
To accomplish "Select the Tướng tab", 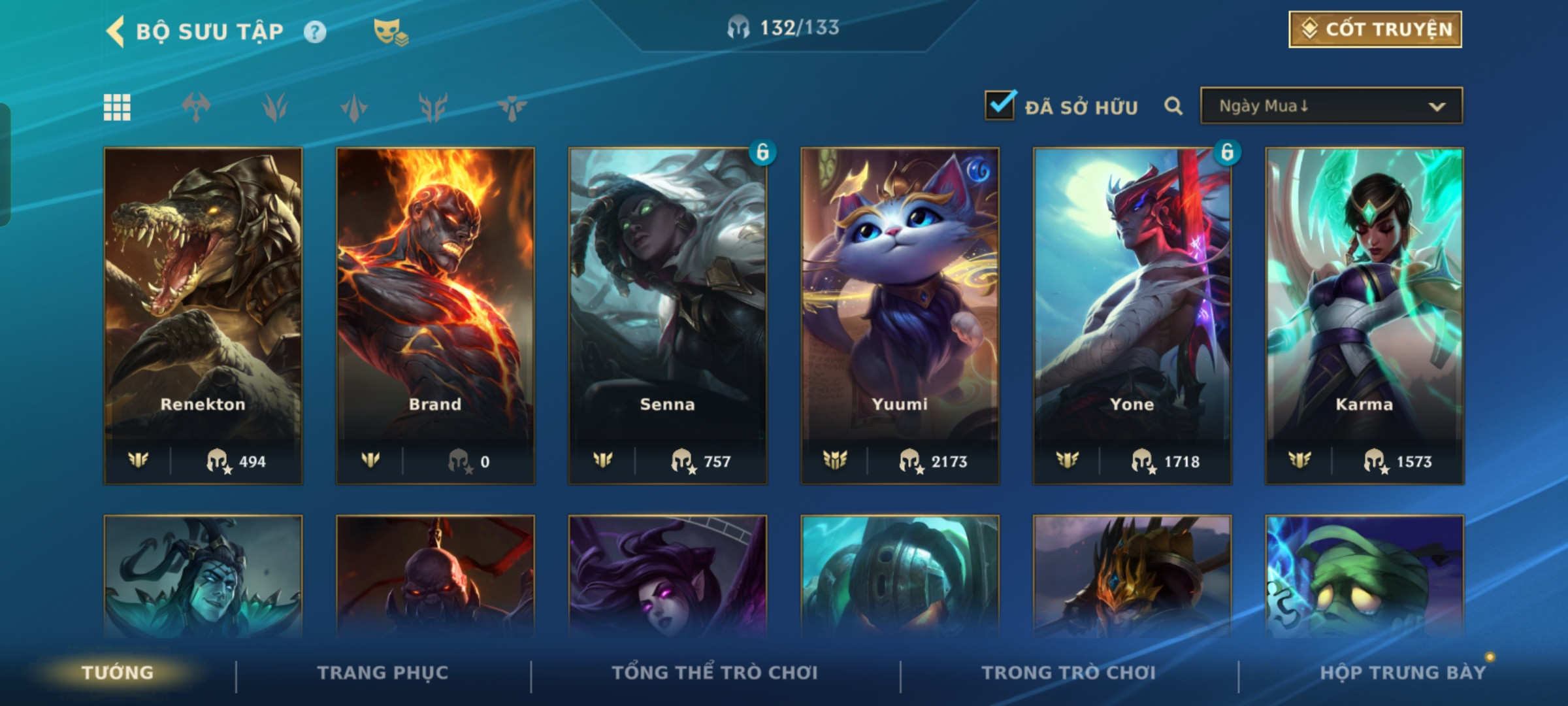I will pos(118,673).
